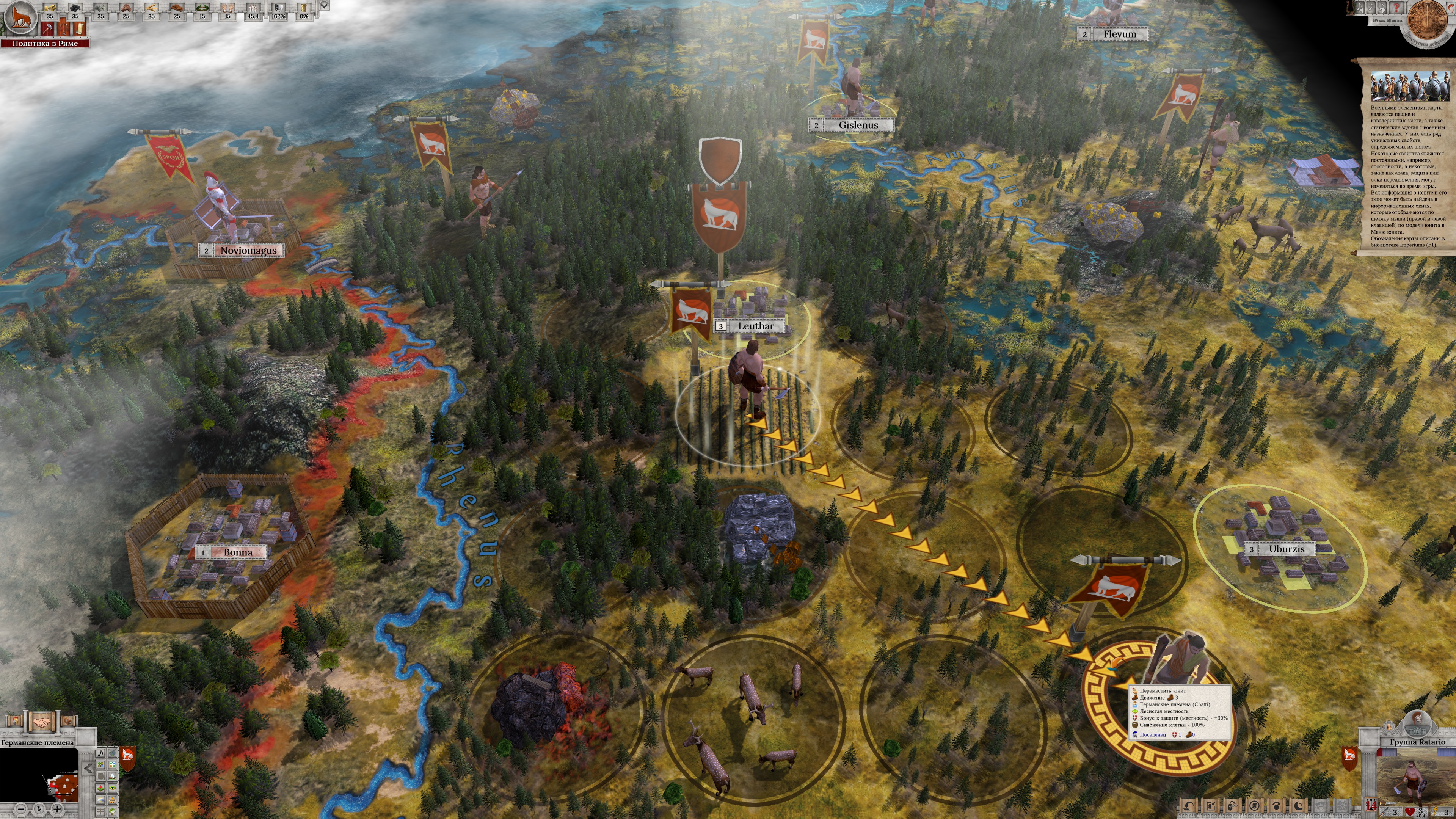Zoom out the minimap with minus button
This screenshot has height=819, width=1456.
tap(21, 809)
